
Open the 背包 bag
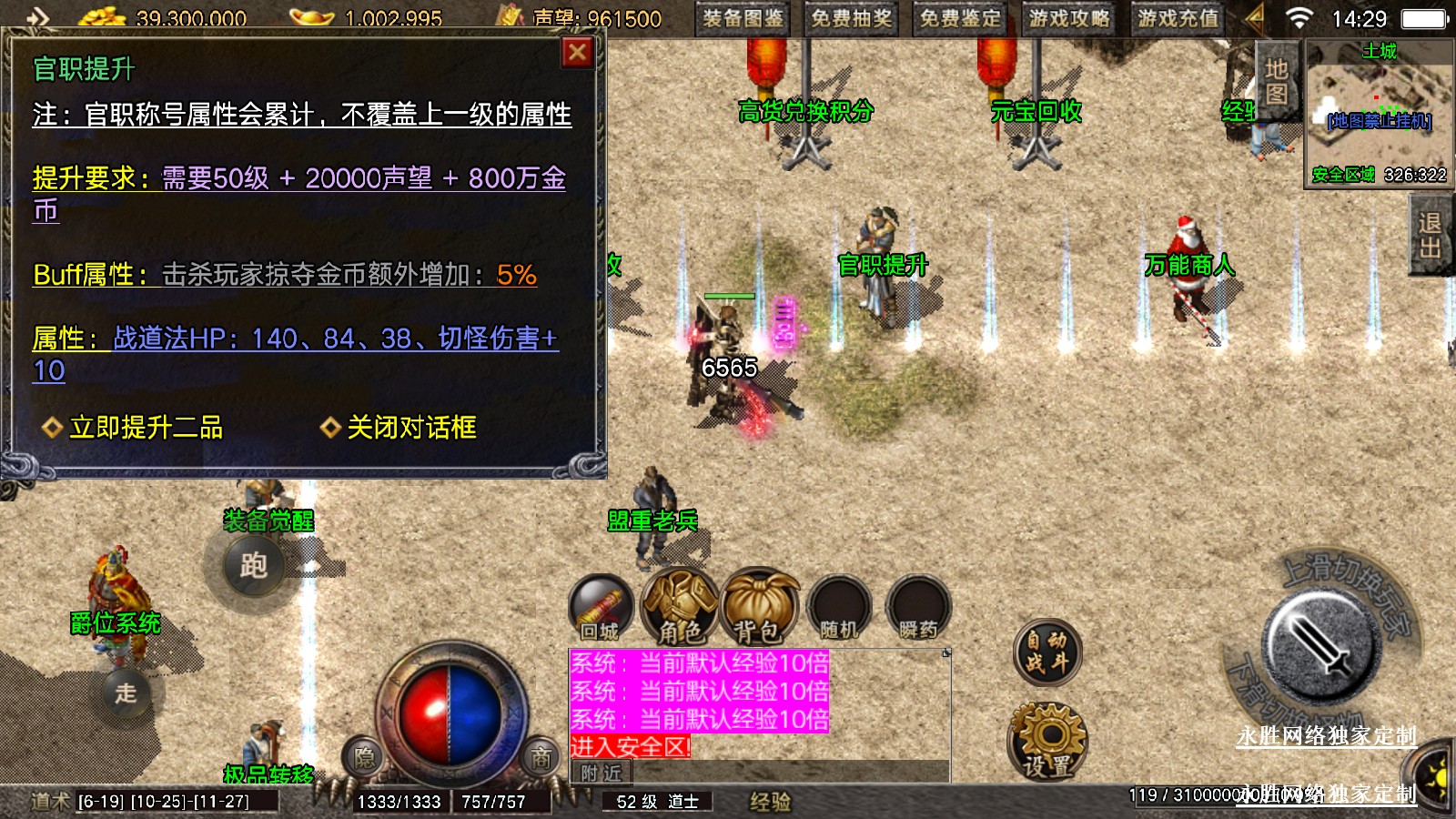pos(759,607)
